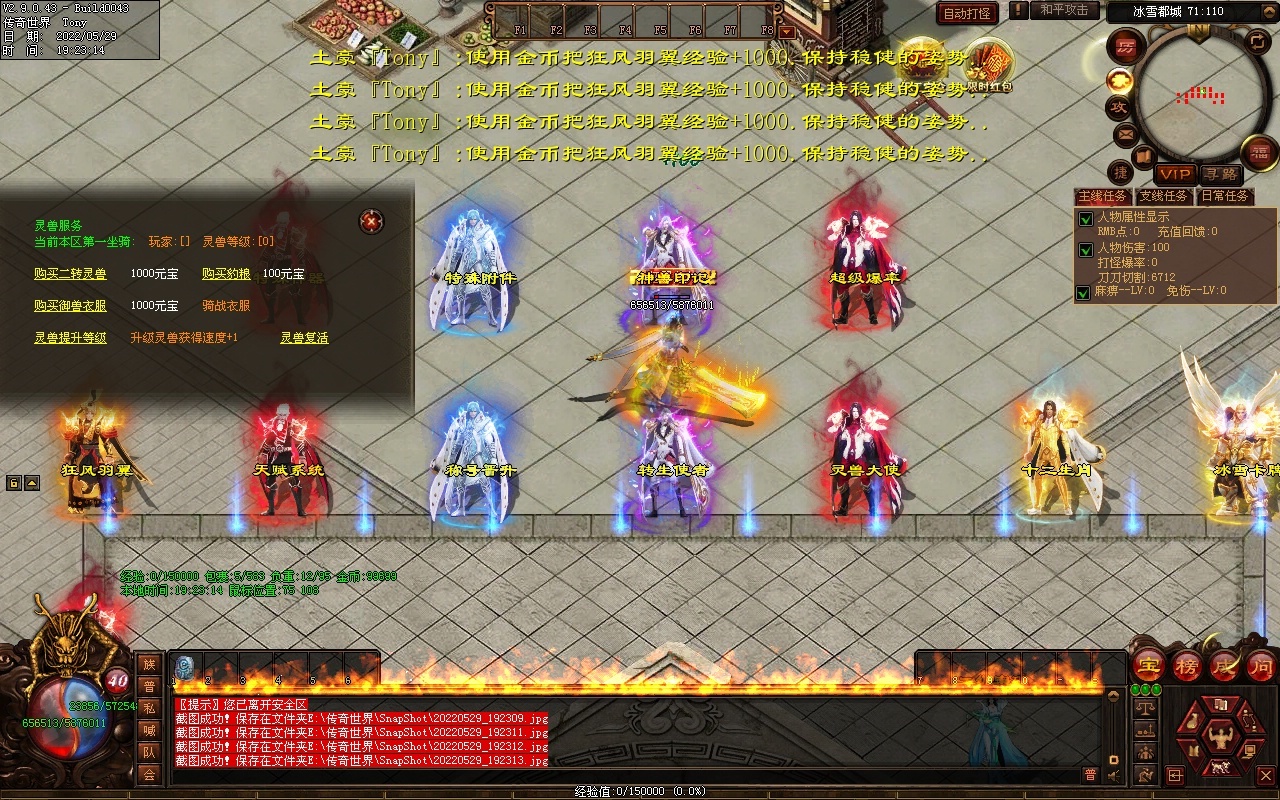The width and height of the screenshot is (1280, 800).
Task: Select the 灵兽复活 revive option
Action: point(304,338)
